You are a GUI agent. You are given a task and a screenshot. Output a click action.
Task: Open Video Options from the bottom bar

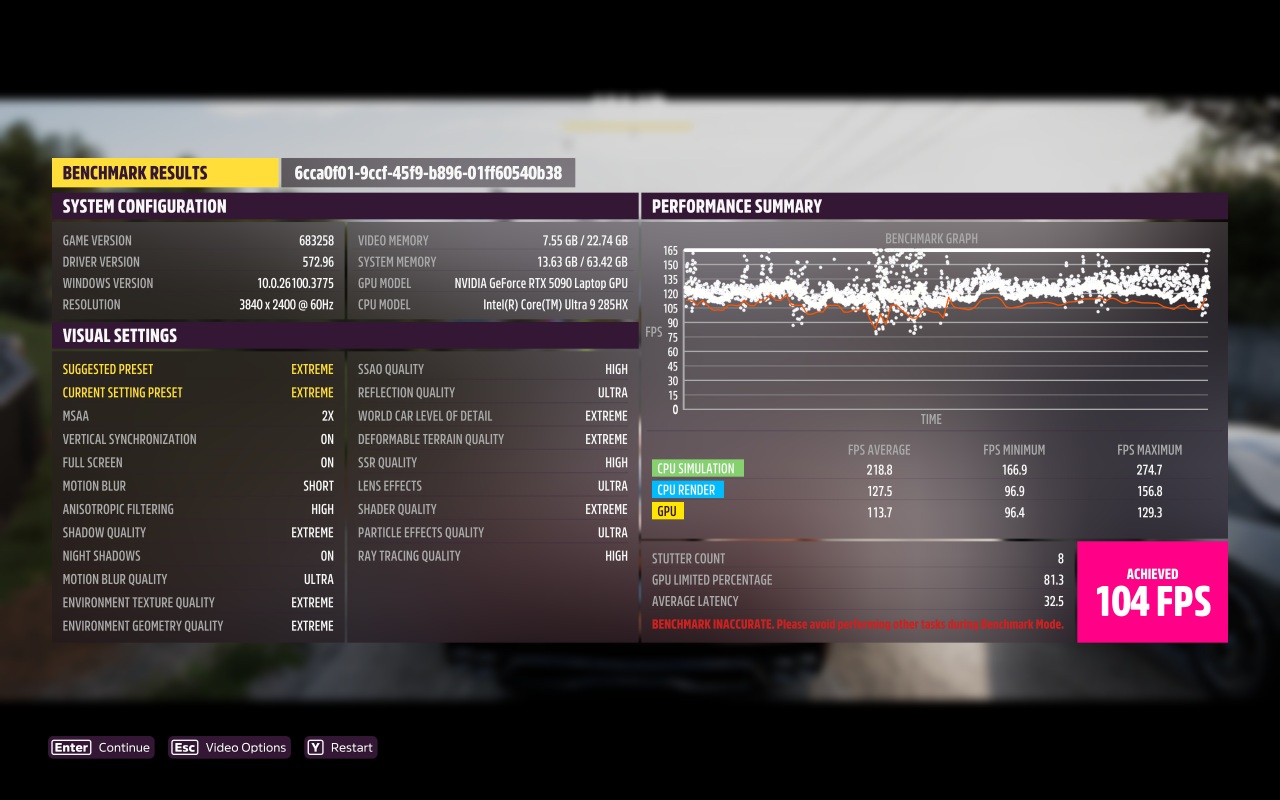tap(230, 747)
